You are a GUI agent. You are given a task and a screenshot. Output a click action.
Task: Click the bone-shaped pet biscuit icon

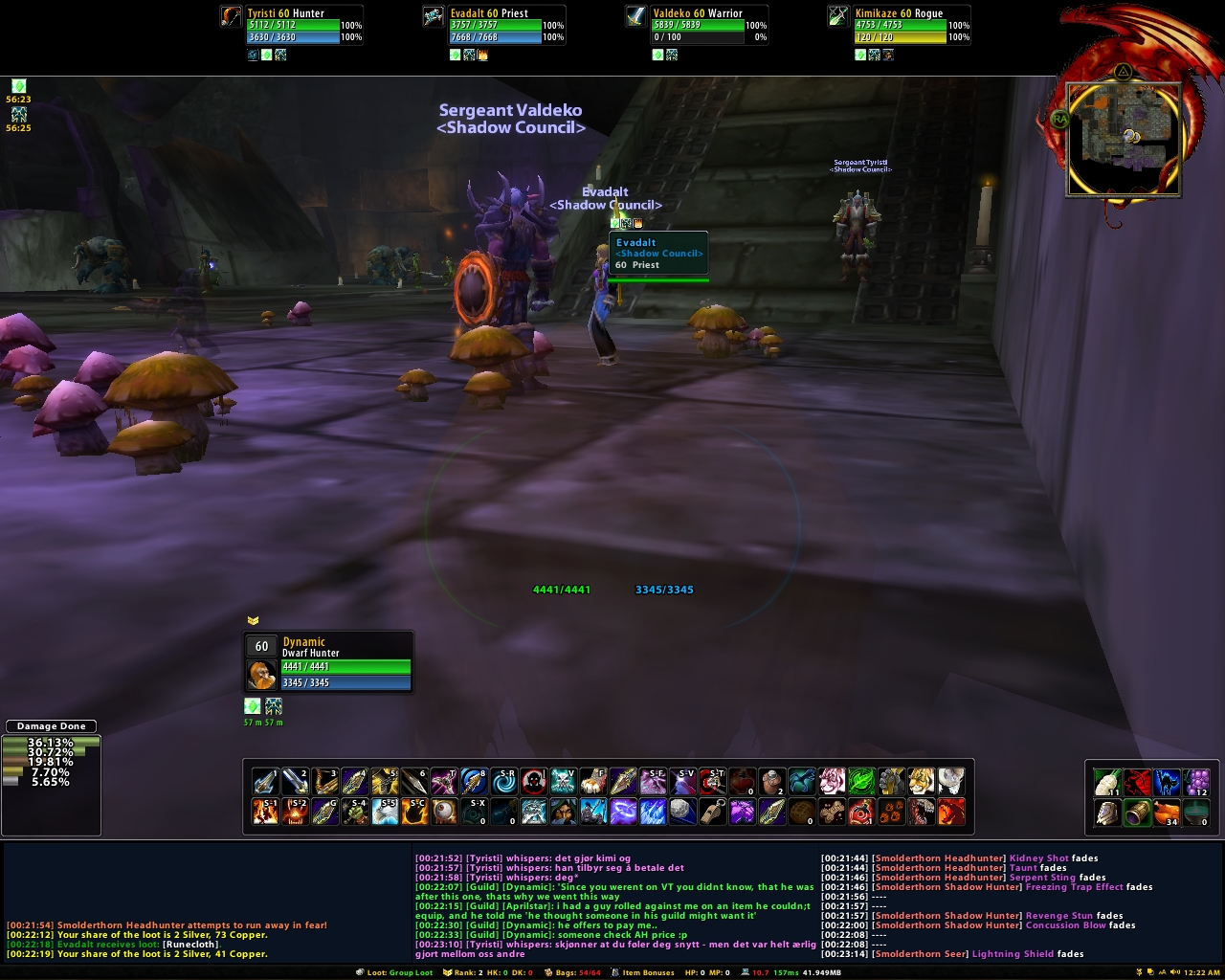click(831, 813)
